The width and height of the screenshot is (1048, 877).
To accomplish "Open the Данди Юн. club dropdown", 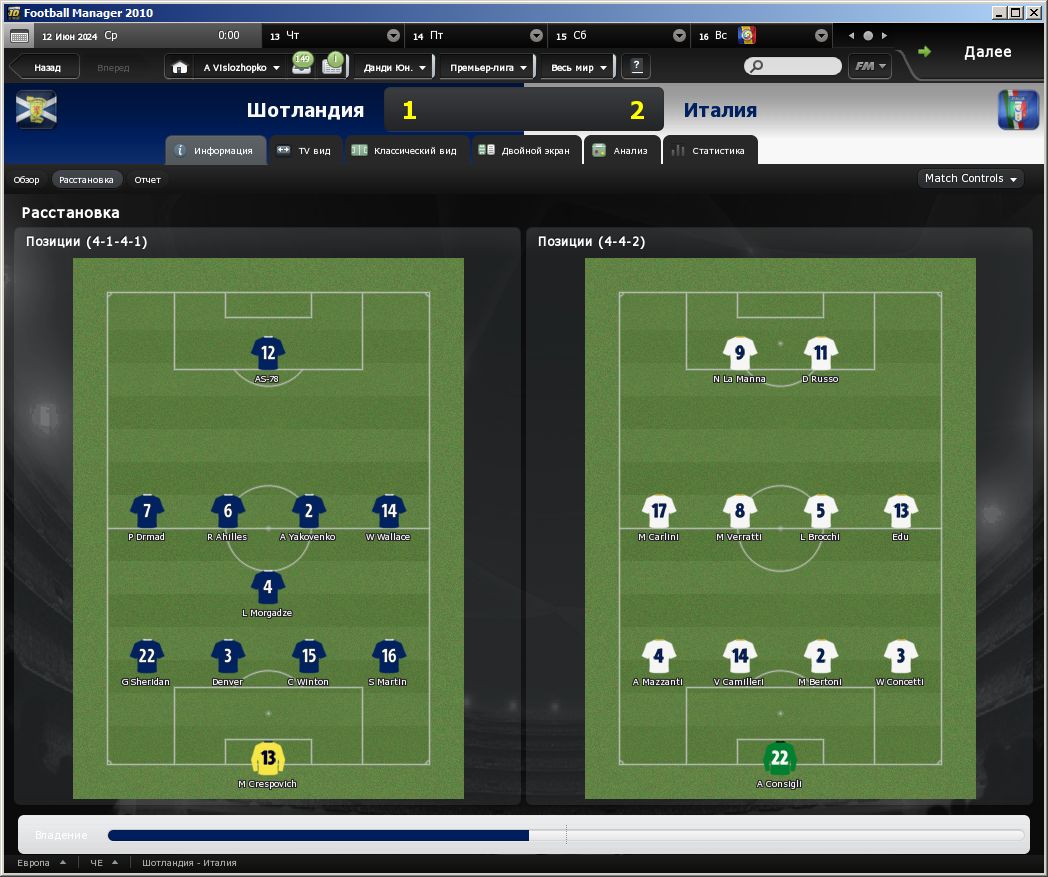I will (x=393, y=68).
